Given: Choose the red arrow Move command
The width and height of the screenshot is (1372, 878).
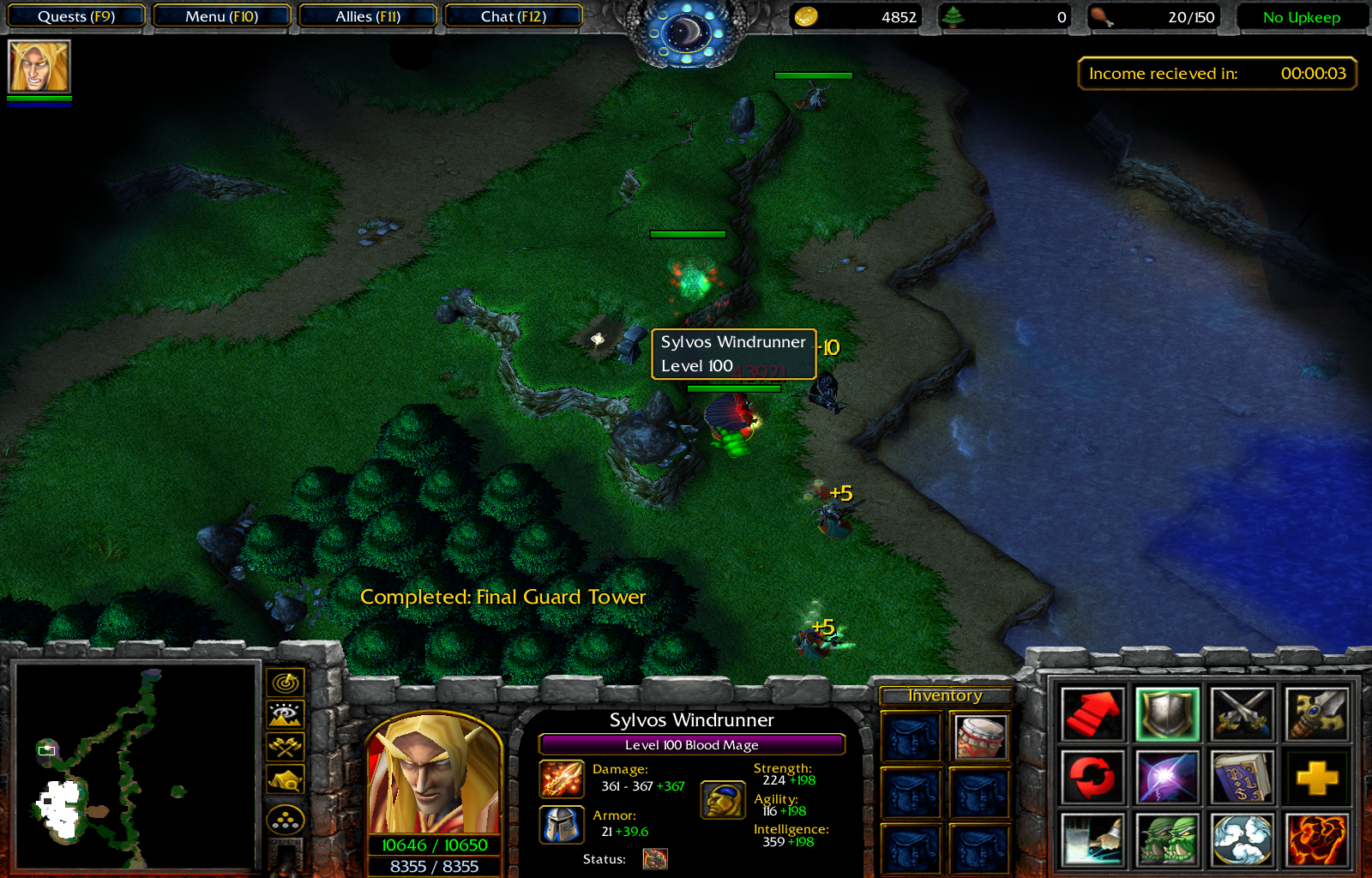Looking at the screenshot, I should [x=1092, y=713].
